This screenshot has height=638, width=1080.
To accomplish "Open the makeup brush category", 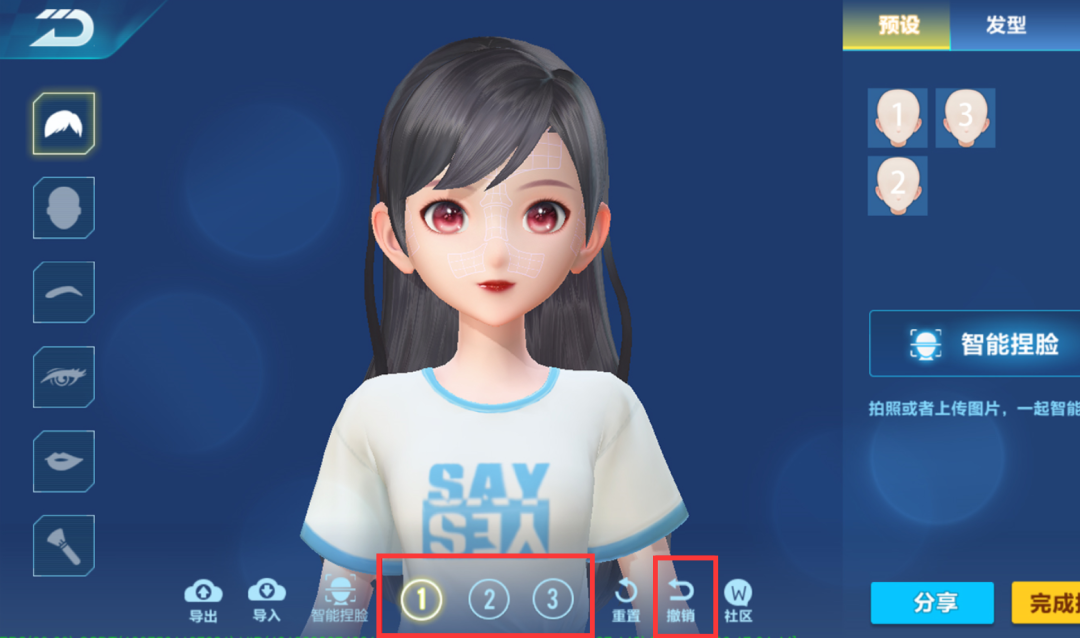I will point(64,545).
